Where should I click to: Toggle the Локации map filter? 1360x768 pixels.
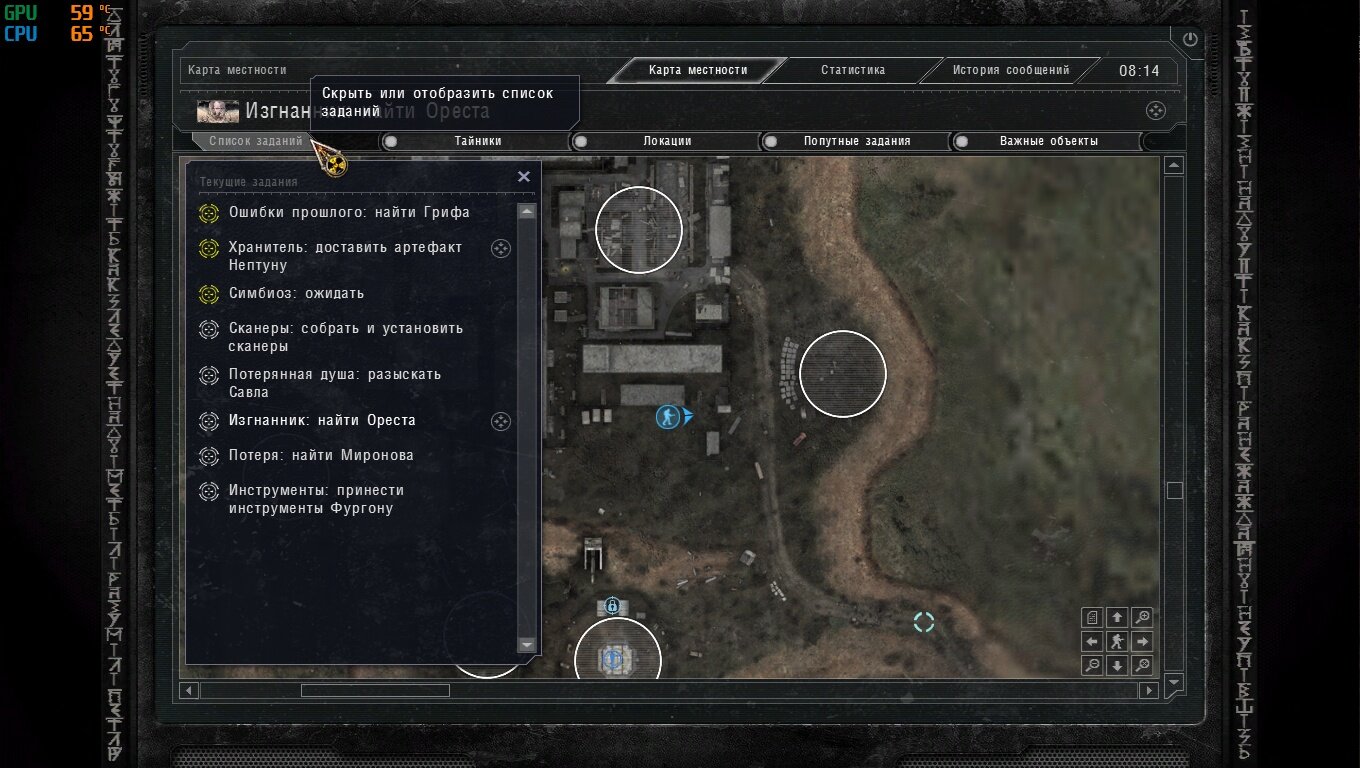(667, 141)
